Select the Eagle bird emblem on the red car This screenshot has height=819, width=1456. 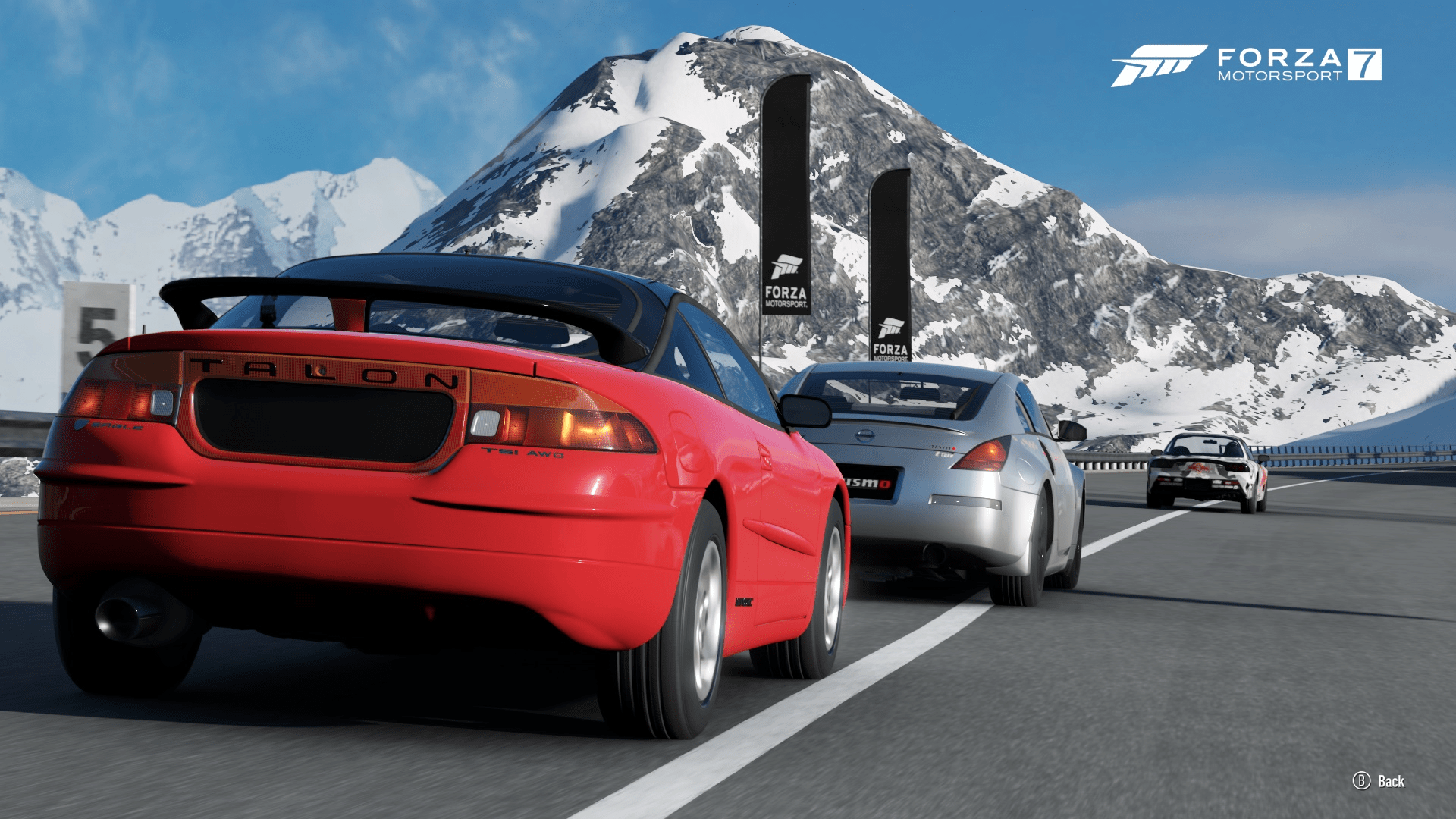click(x=81, y=425)
